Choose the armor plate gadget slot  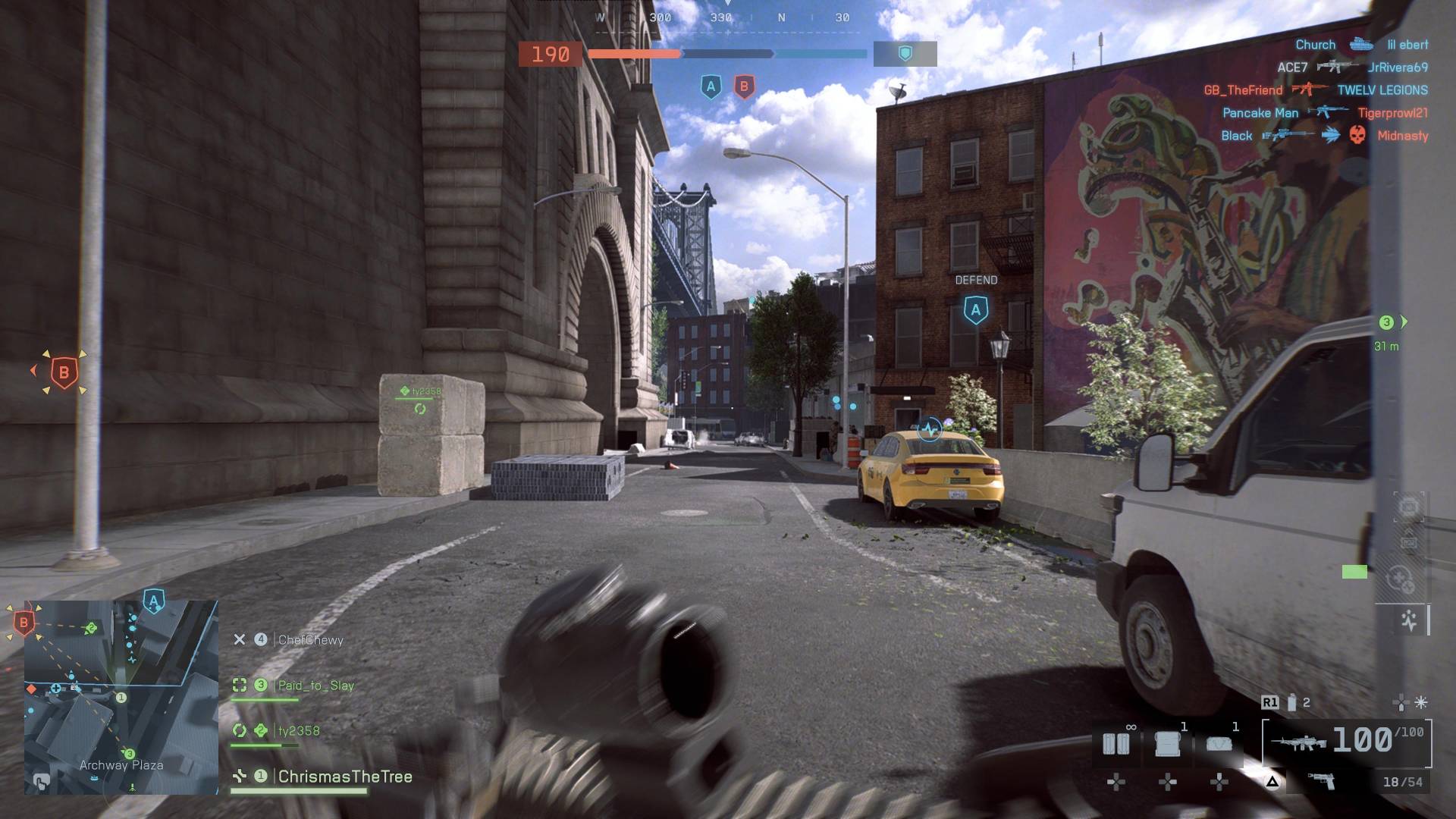click(x=1168, y=743)
